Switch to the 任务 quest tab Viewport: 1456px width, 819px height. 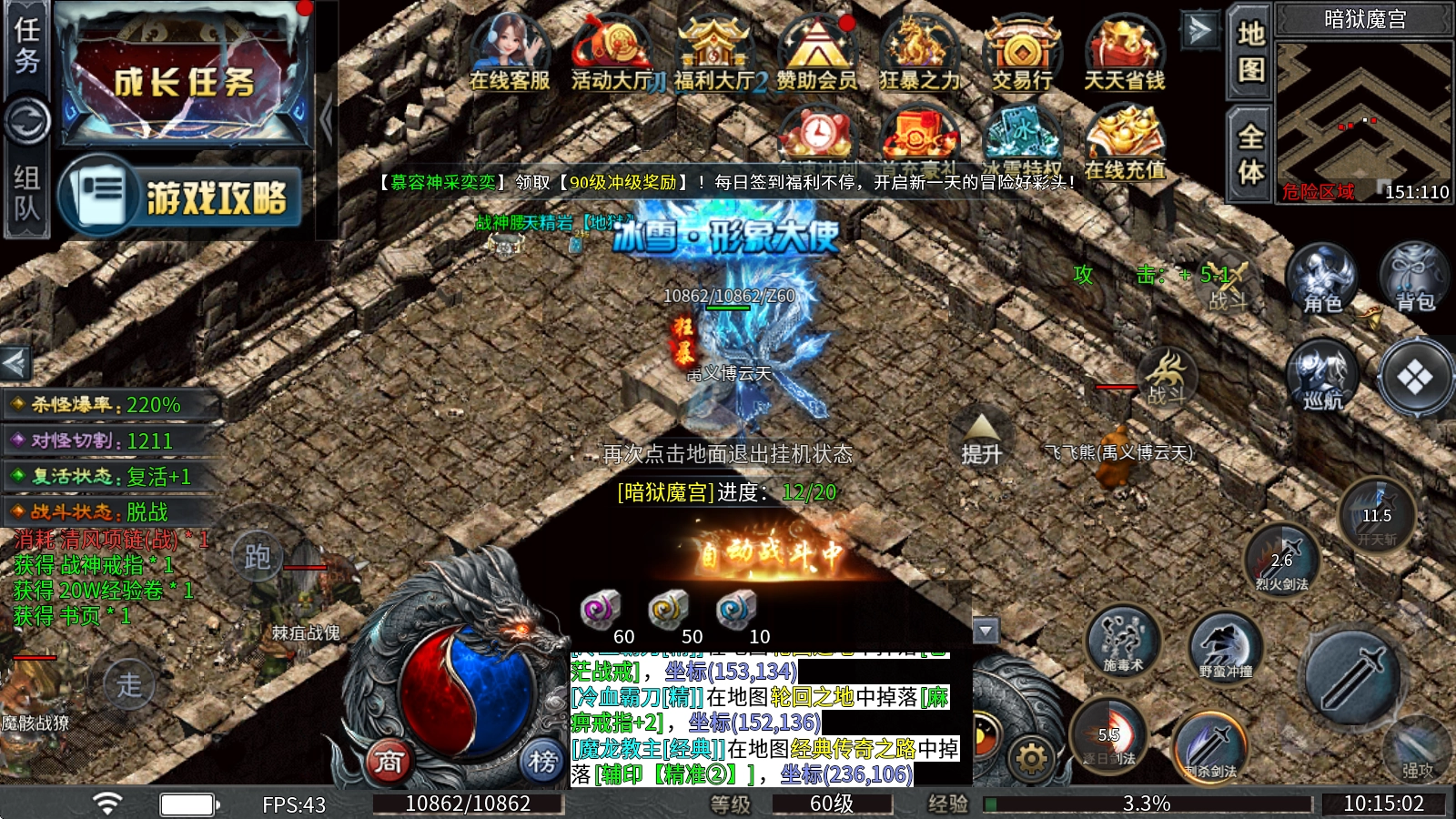pyautogui.click(x=26, y=45)
